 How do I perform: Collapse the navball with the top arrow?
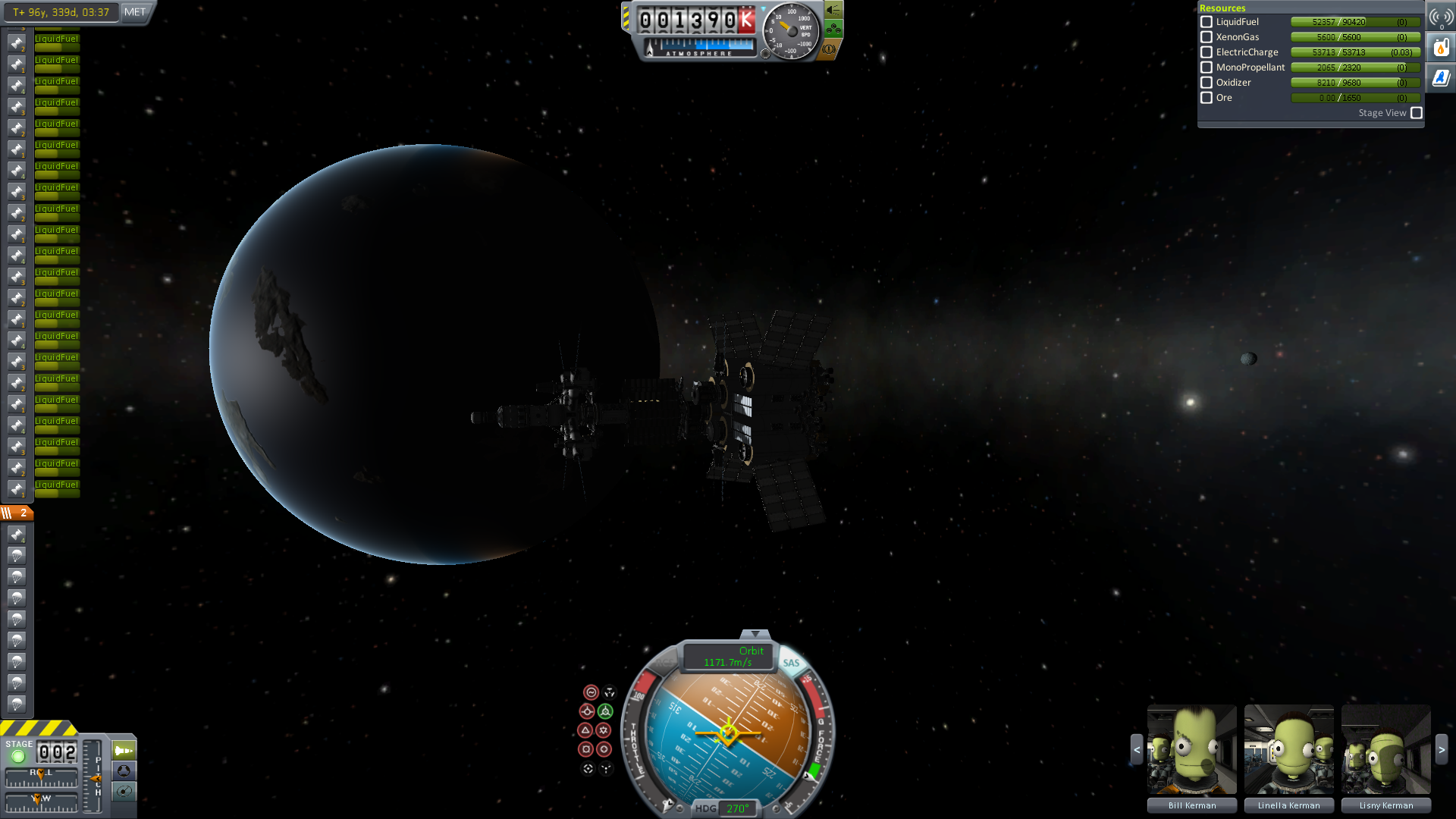[755, 634]
